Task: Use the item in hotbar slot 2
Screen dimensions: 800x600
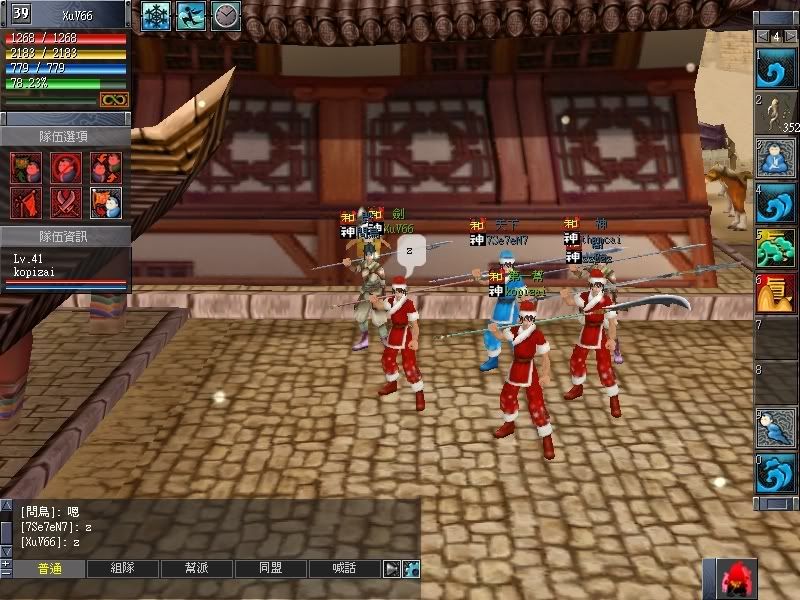Action: point(776,115)
